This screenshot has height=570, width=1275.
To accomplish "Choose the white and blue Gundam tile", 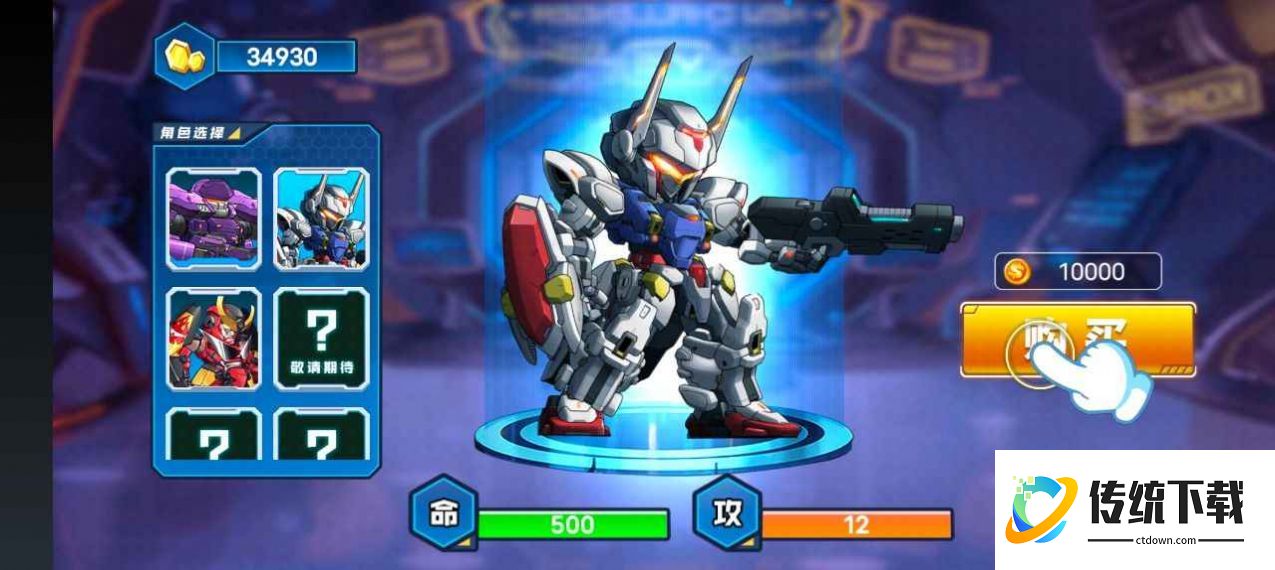I will (322, 218).
